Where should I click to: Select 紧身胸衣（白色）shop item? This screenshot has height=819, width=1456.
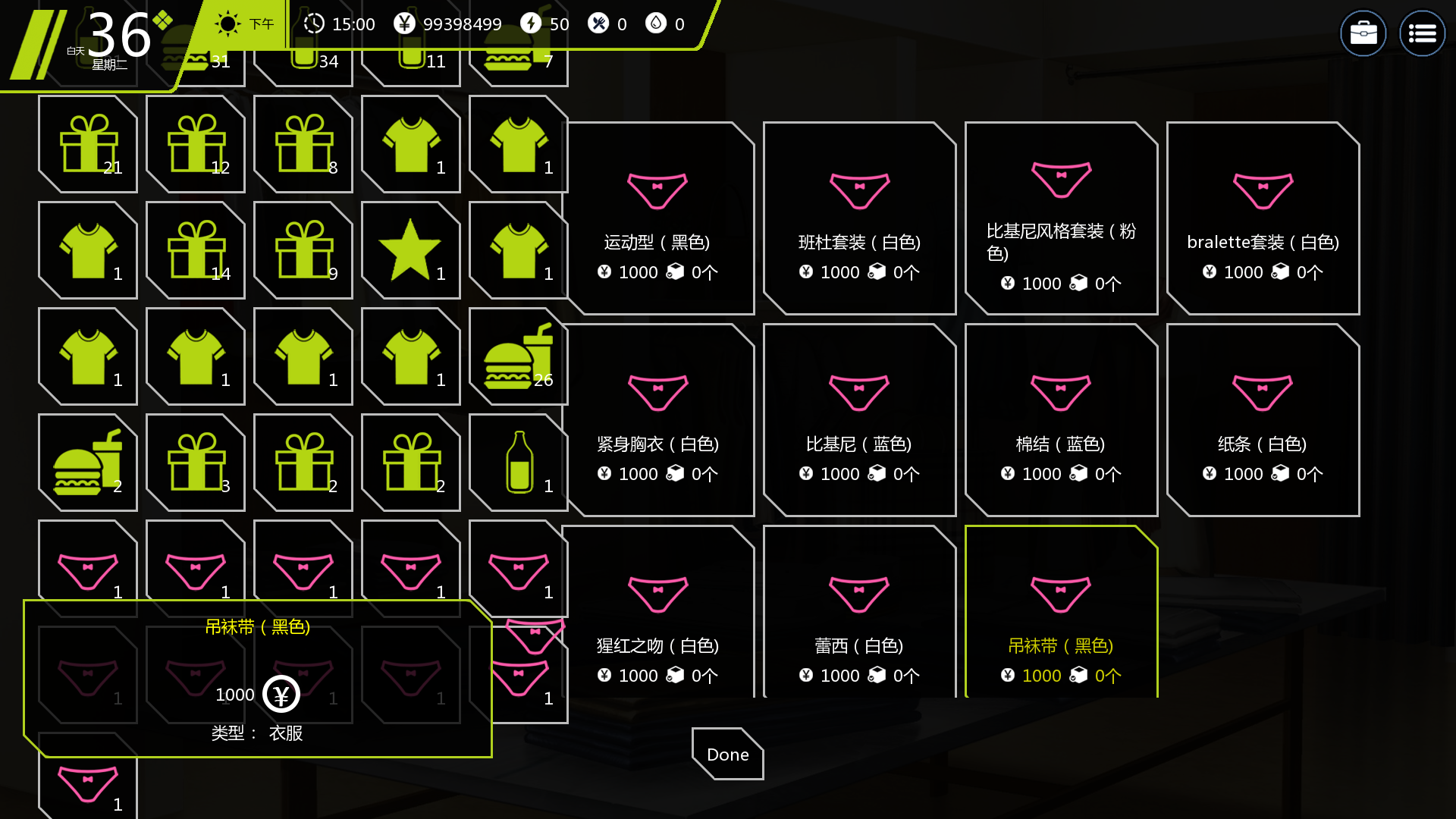point(657,420)
